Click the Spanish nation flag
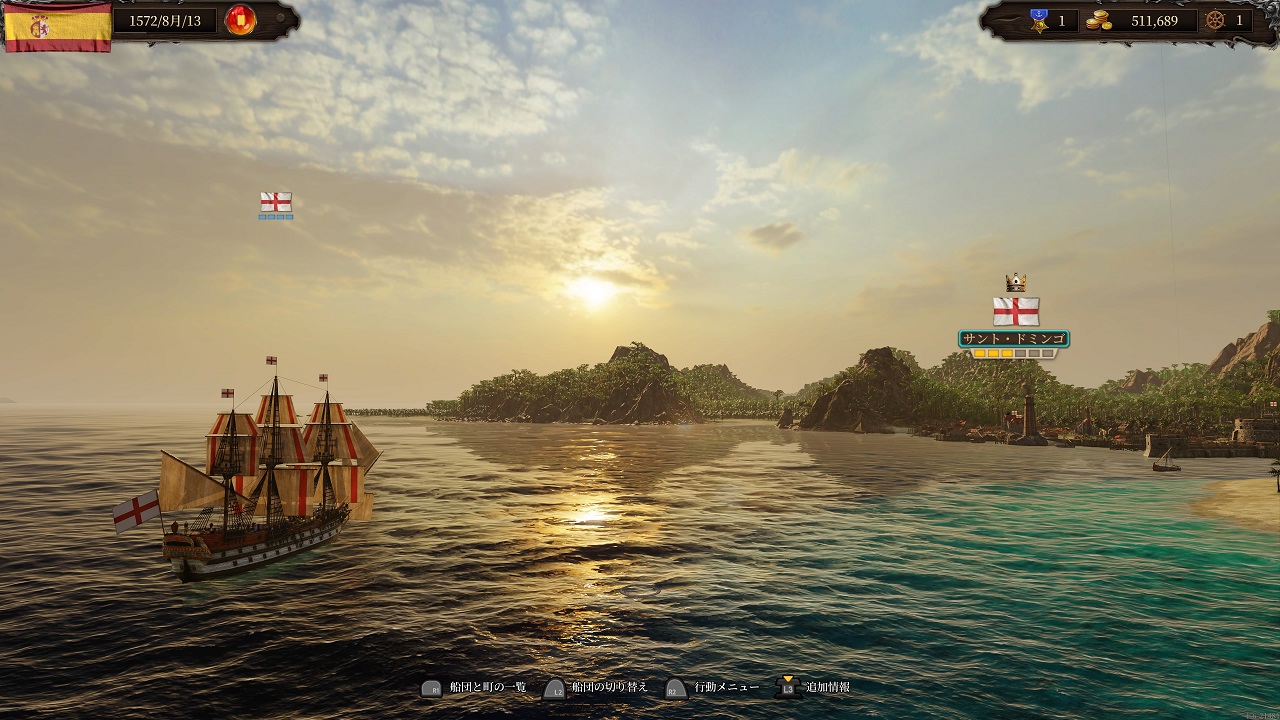This screenshot has height=720, width=1280. pos(57,26)
